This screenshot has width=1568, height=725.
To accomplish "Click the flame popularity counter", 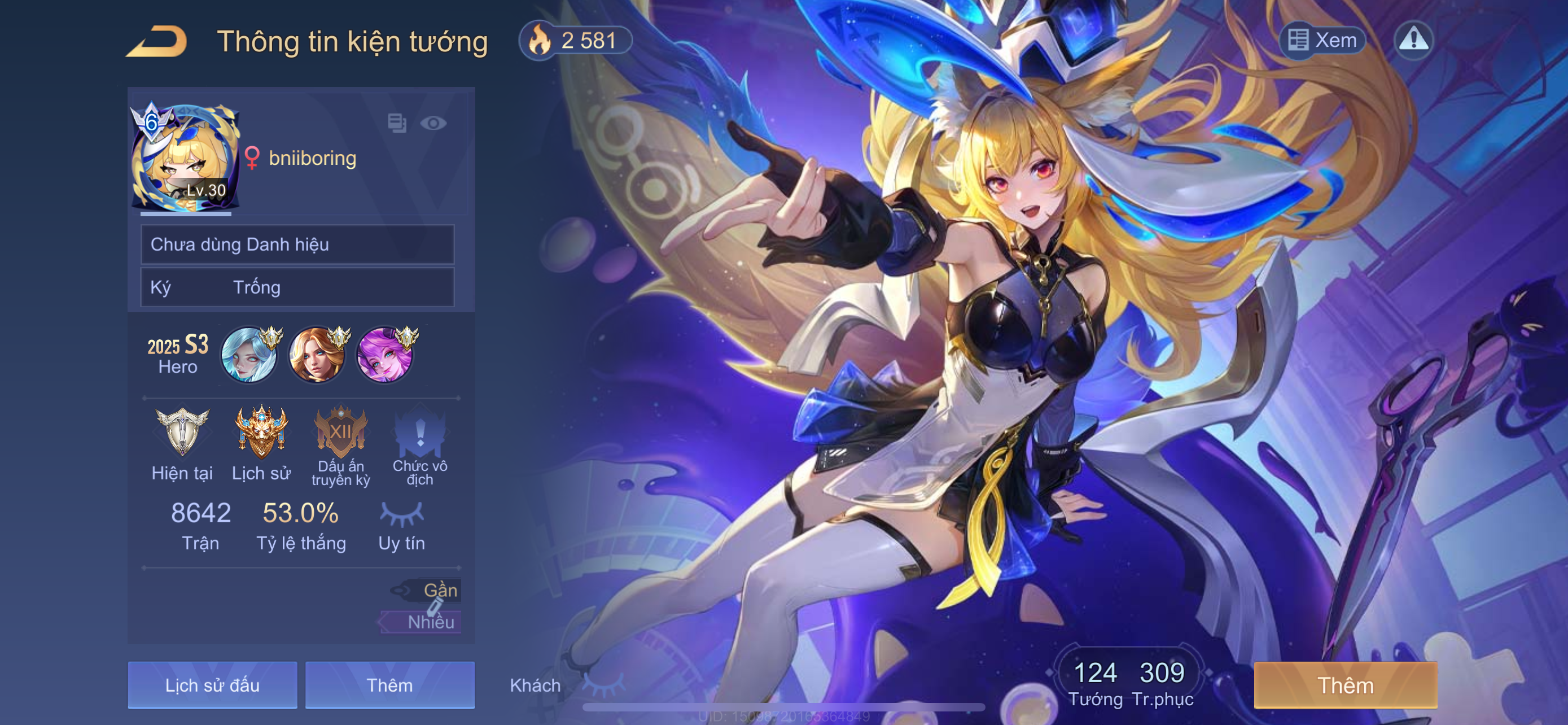I will click(x=575, y=41).
